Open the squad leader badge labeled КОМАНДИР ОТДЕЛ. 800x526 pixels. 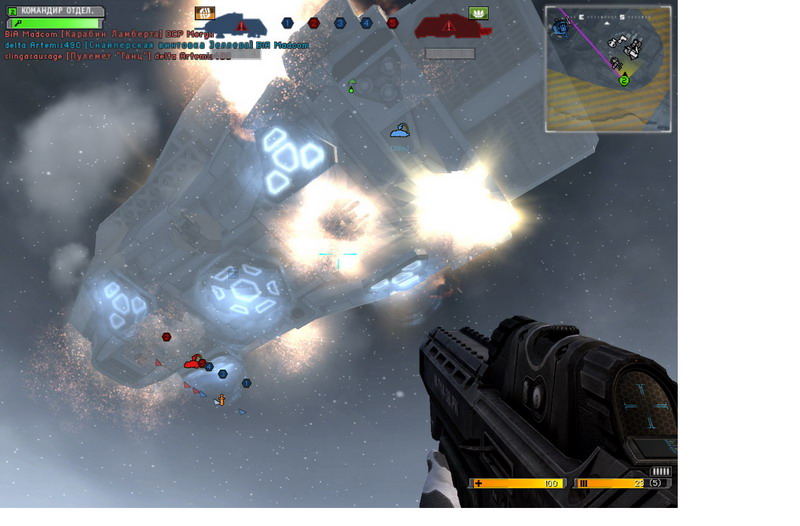point(56,11)
